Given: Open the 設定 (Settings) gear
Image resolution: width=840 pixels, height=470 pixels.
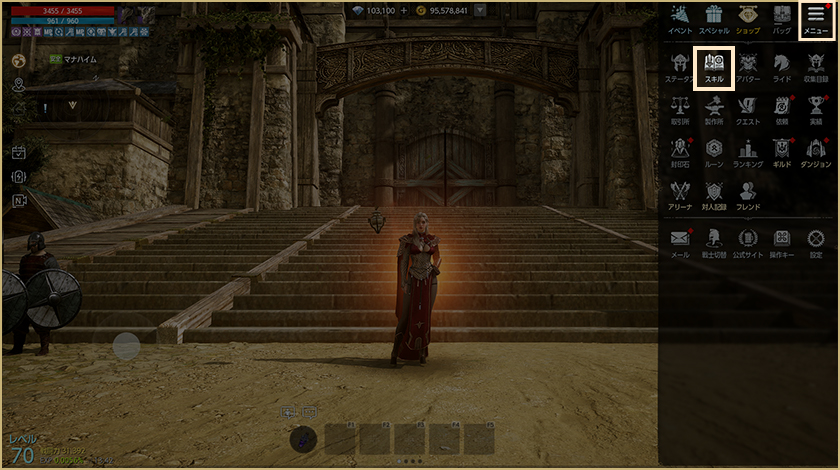Looking at the screenshot, I should click(x=816, y=242).
